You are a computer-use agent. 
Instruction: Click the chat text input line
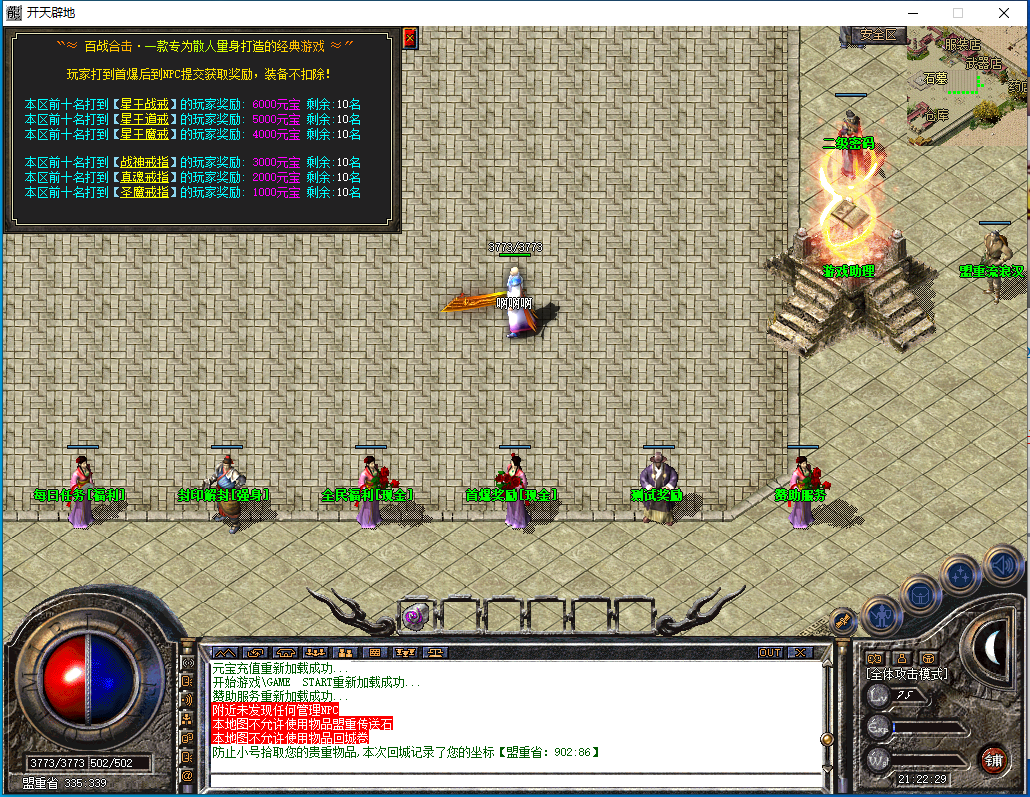tap(510, 779)
